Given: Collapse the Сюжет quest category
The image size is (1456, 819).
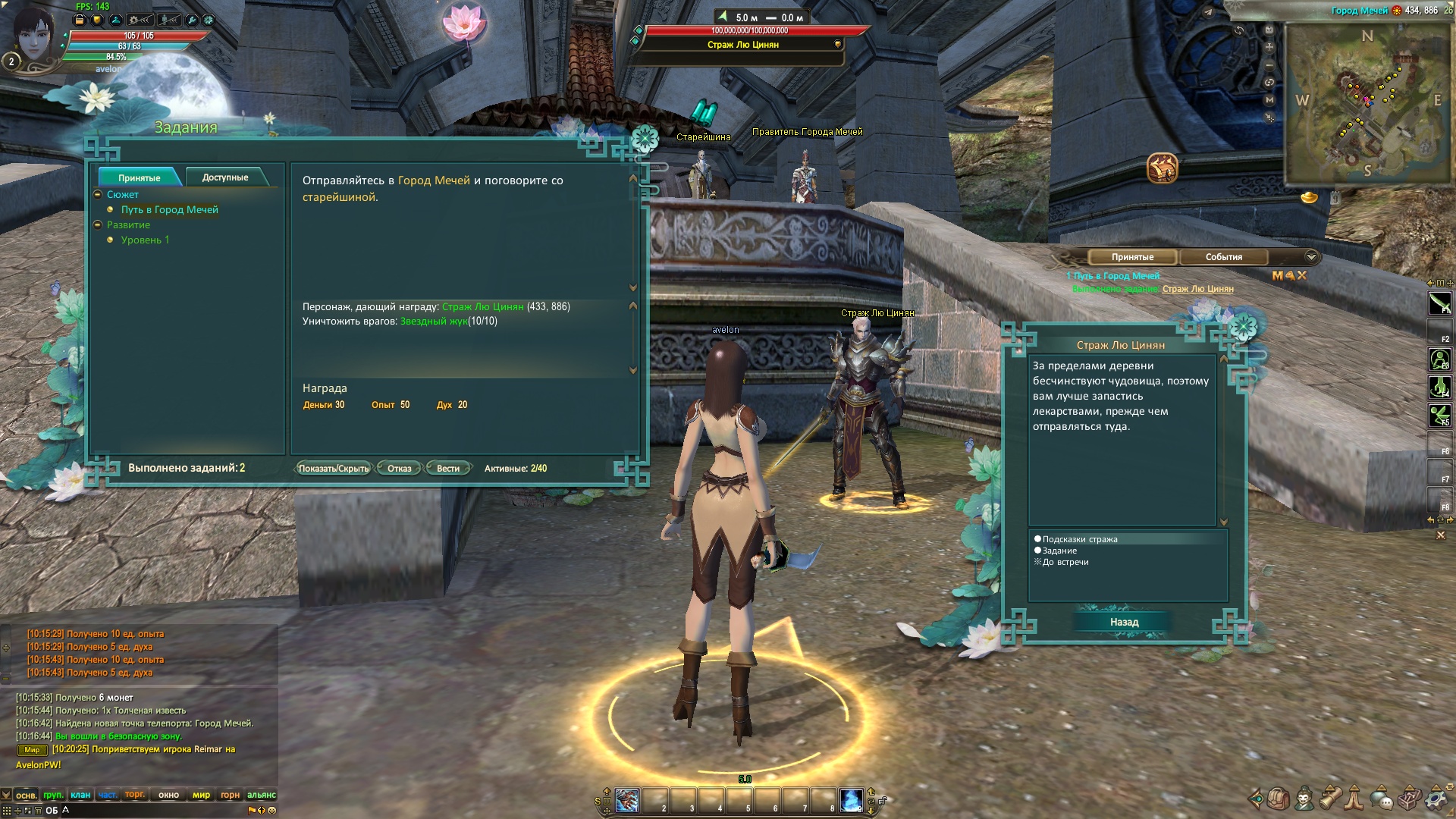Looking at the screenshot, I should pyautogui.click(x=98, y=195).
